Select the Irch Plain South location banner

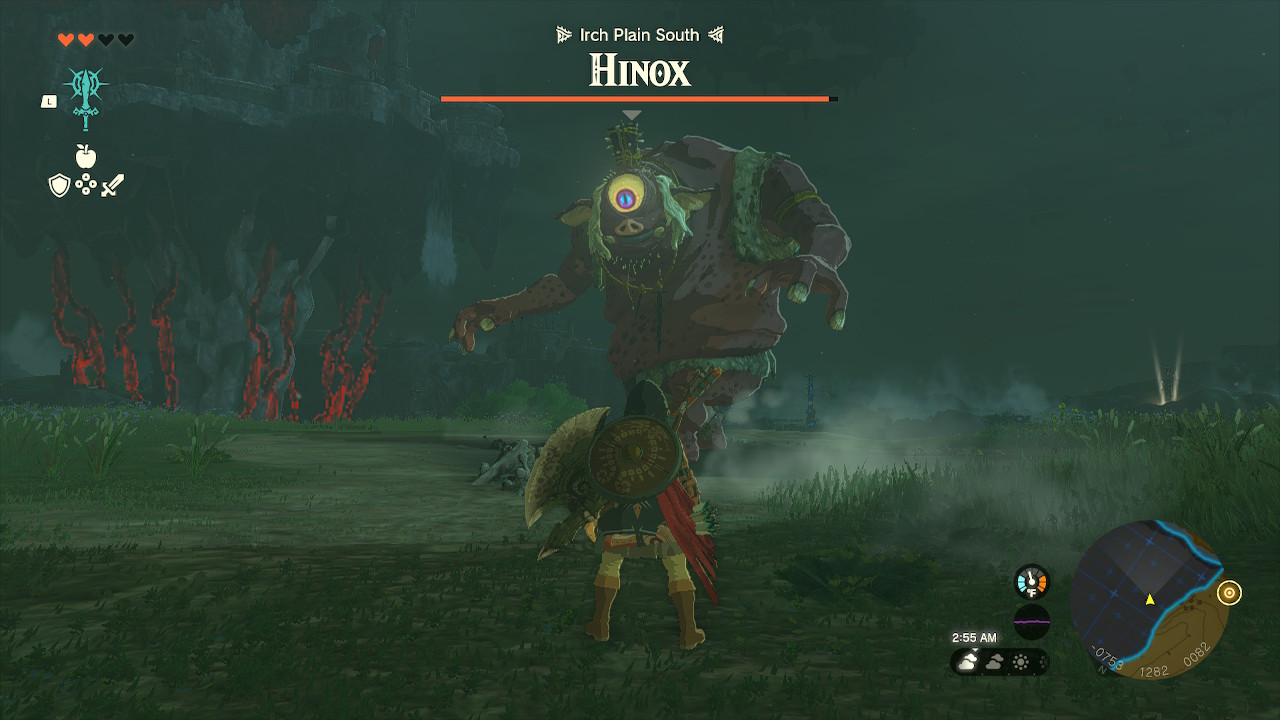(x=640, y=34)
